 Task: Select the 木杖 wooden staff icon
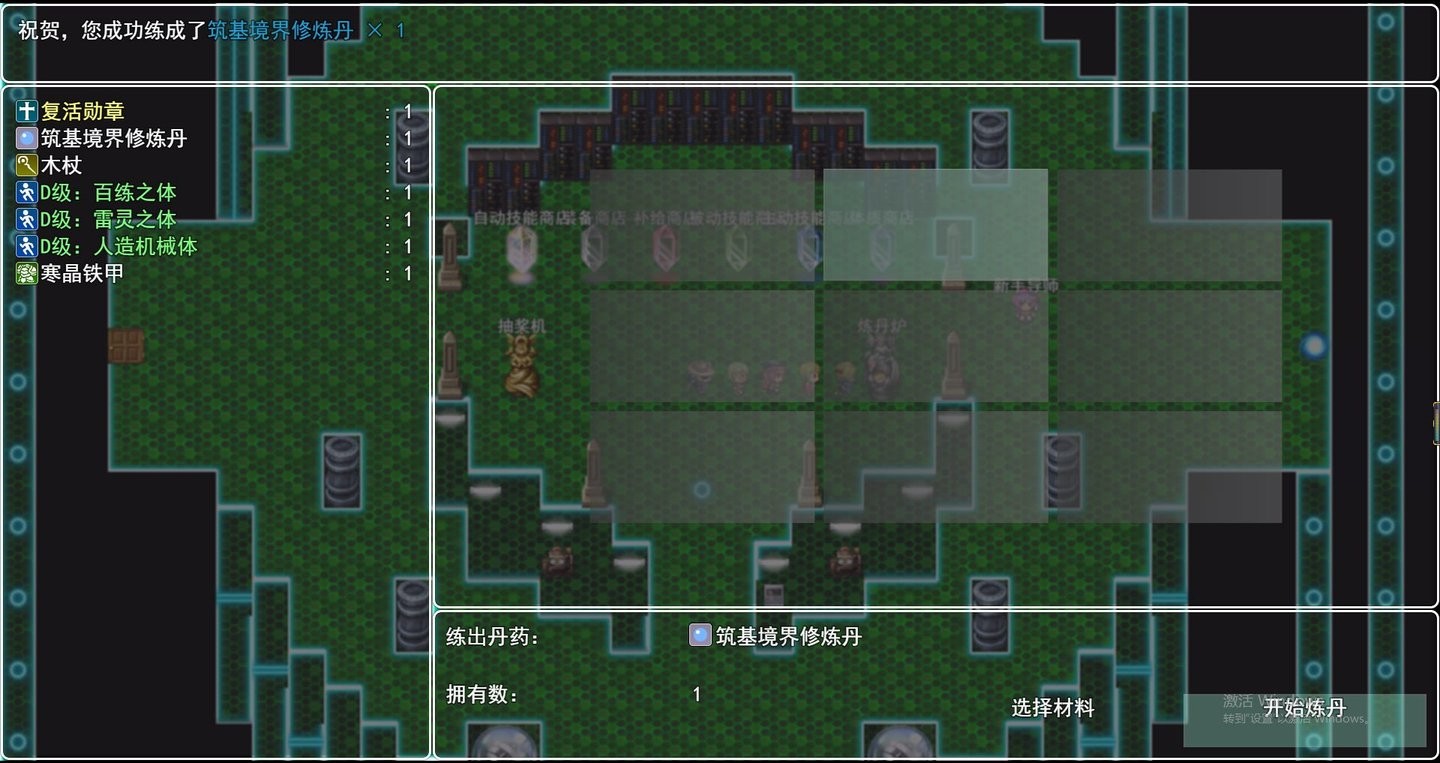pos(24,164)
